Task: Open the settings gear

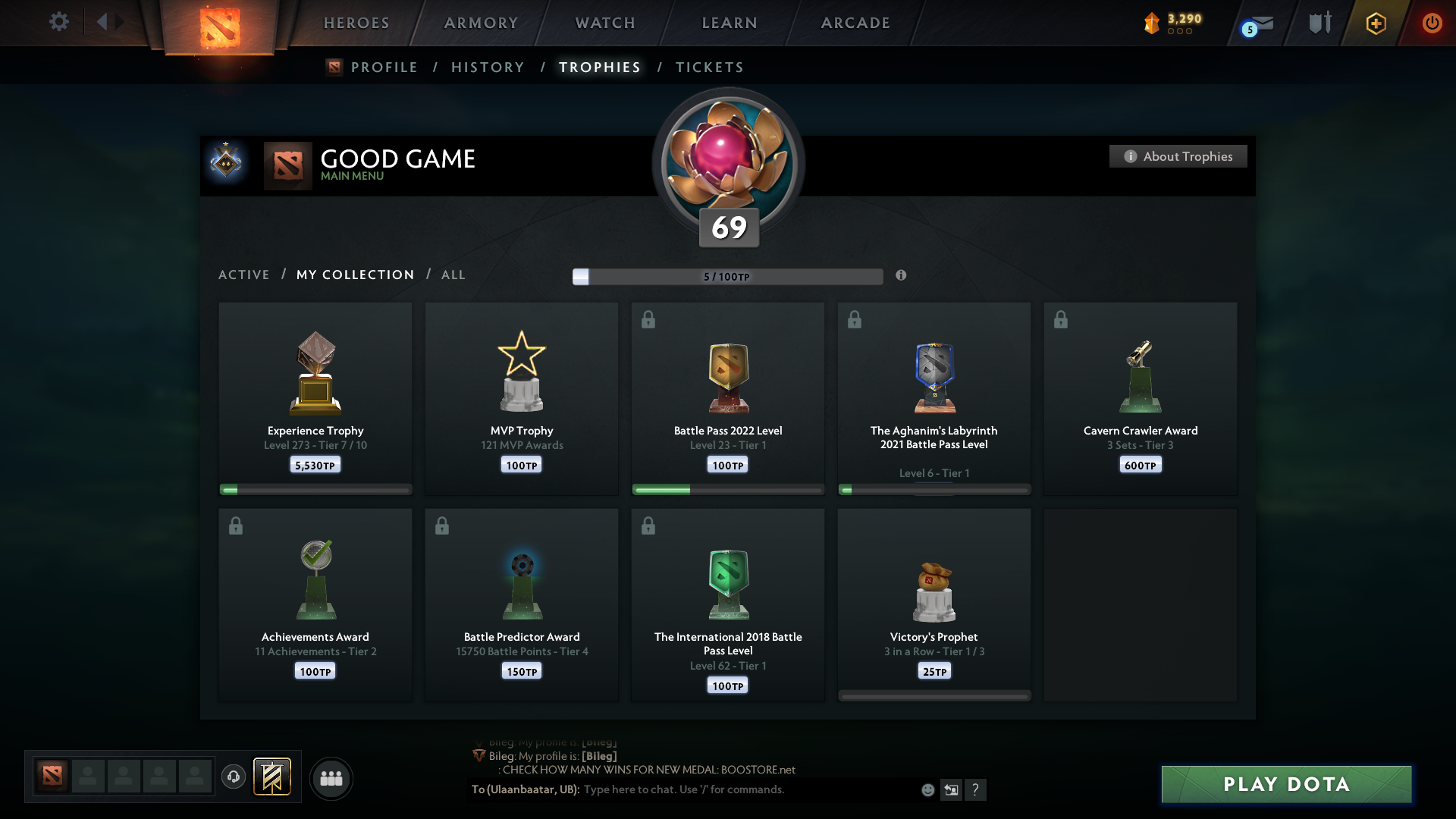Action: coord(59,22)
